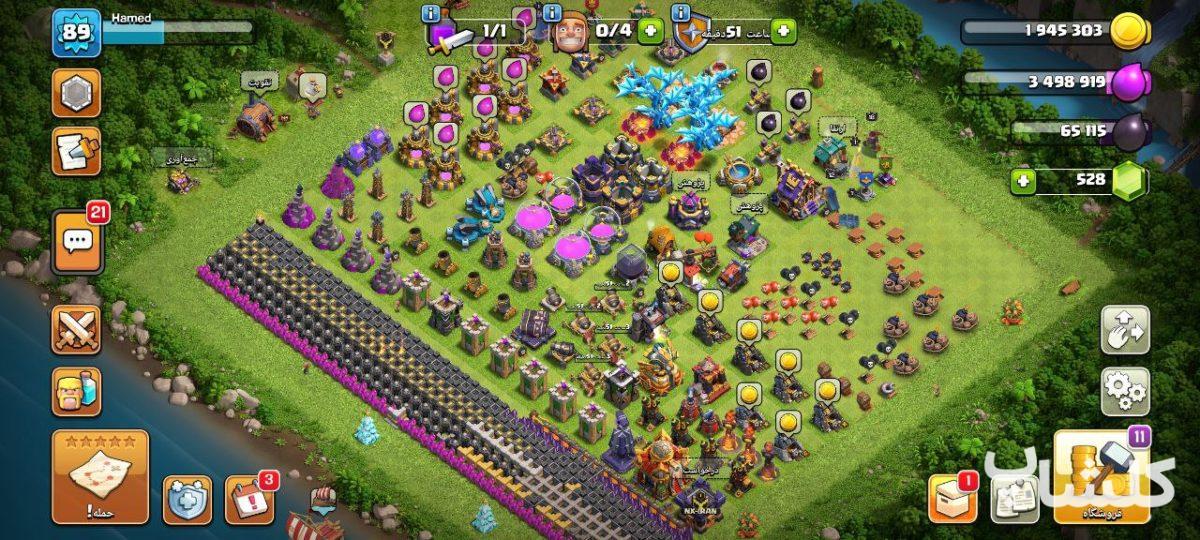Show shield info above the shield icon

(682, 13)
